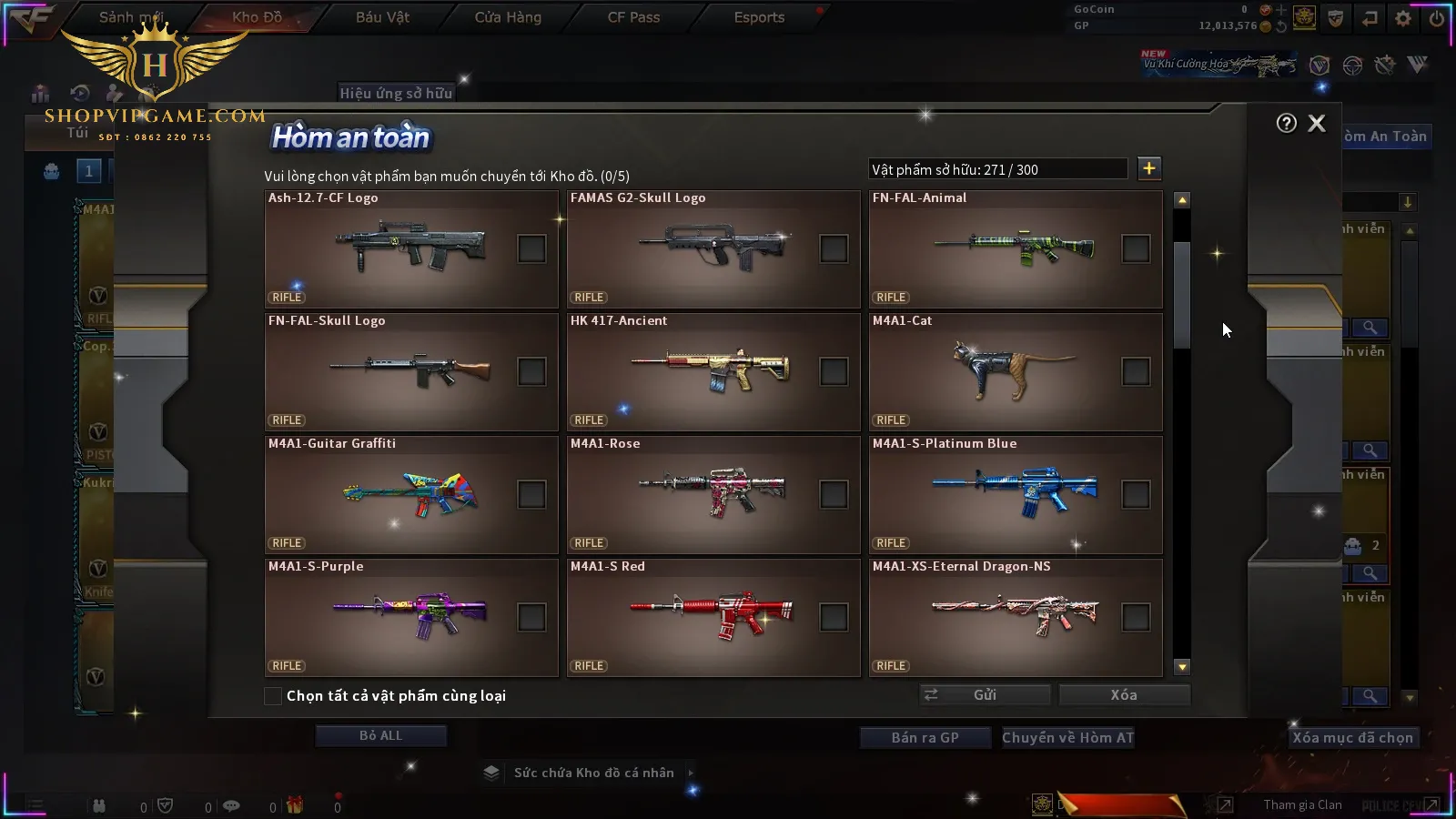Select the FN-FAL-Animal rifle checkbox

click(x=1136, y=248)
